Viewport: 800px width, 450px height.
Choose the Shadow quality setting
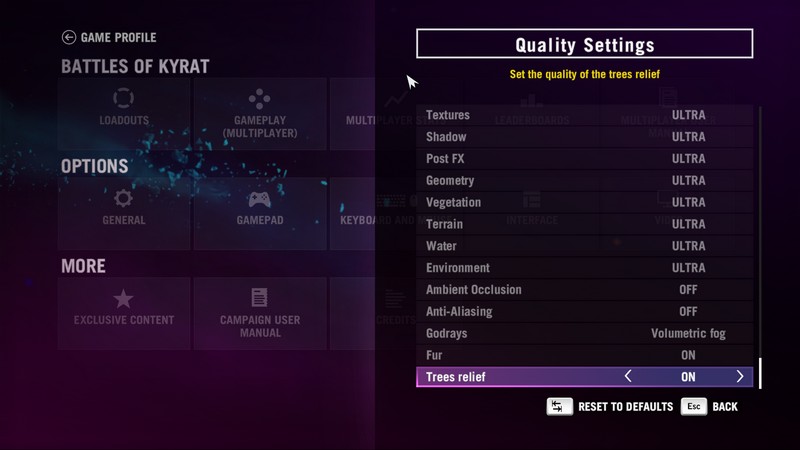pos(584,137)
